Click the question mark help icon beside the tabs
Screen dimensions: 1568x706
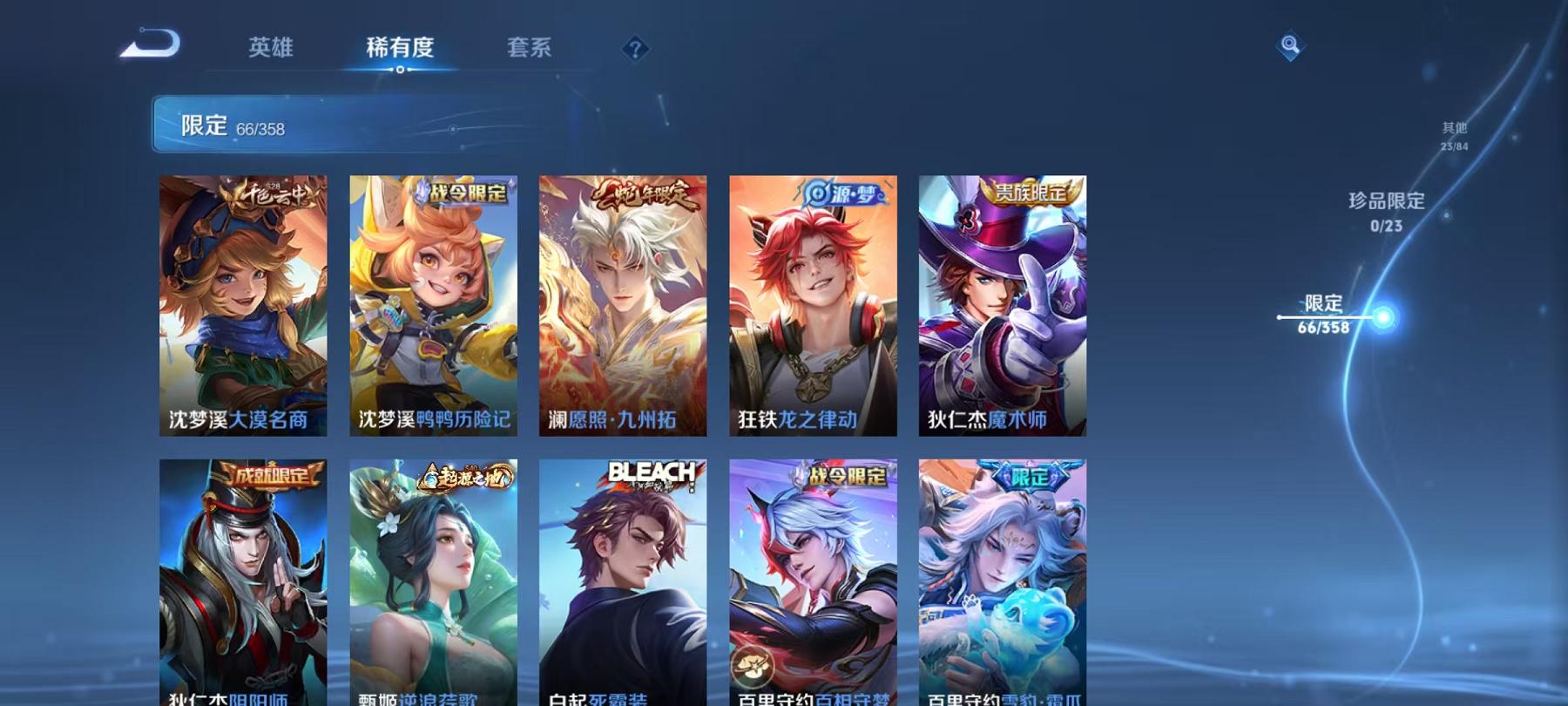(x=637, y=50)
